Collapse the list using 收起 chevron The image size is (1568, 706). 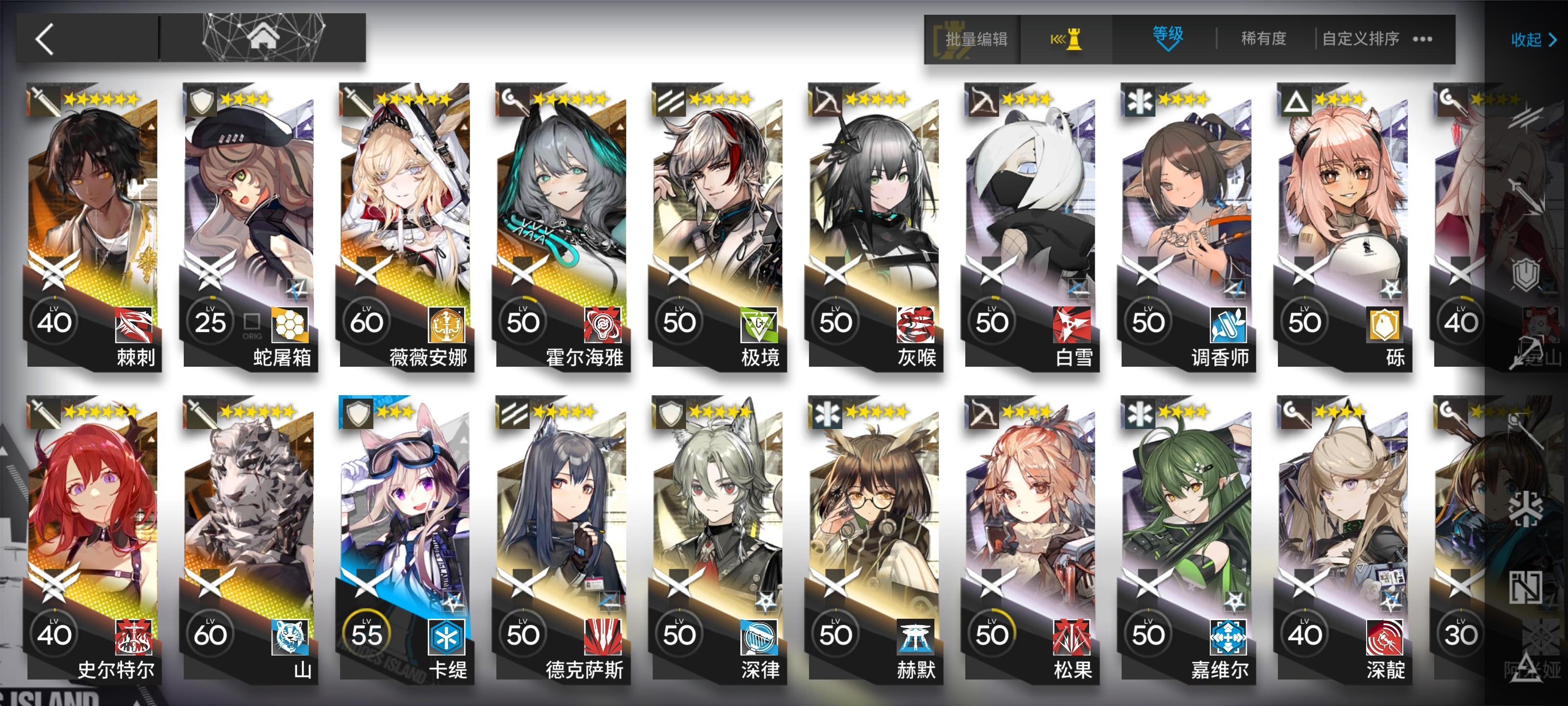point(1531,40)
